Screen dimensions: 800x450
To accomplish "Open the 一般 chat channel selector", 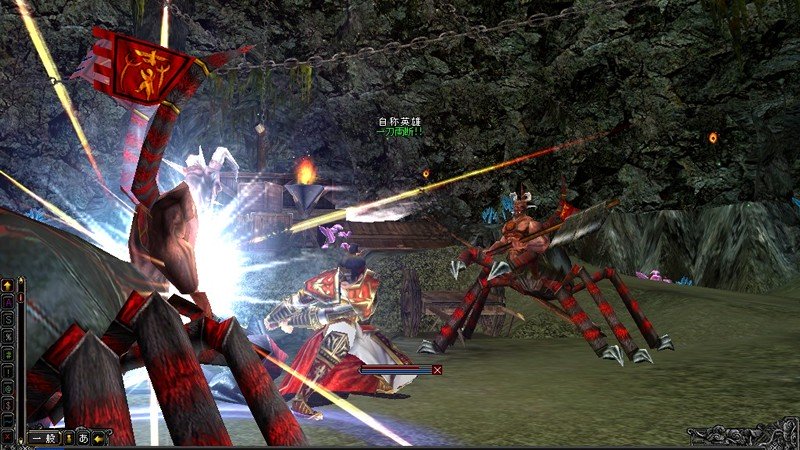I will [x=43, y=438].
